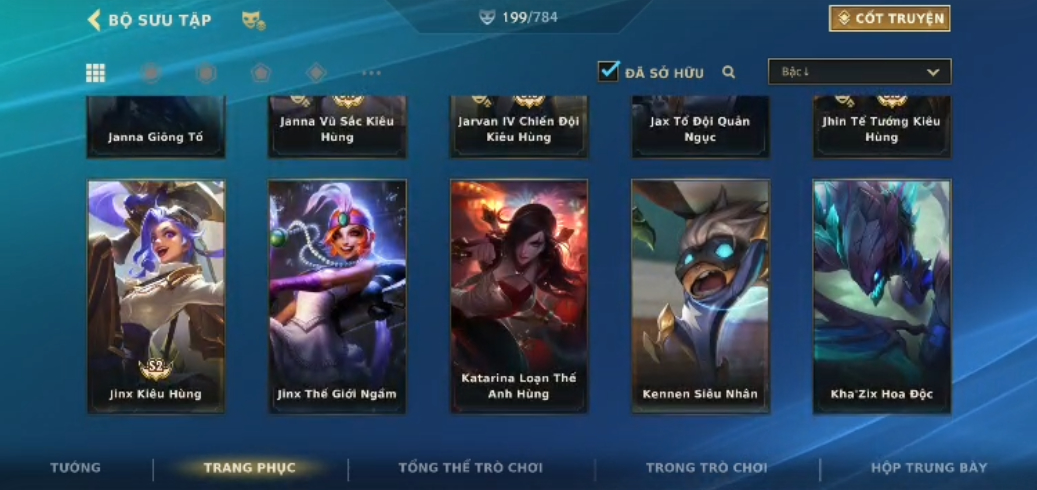Select the Jinx Kiều Hùng skin card
Viewport: 1037px width, 490px height.
click(x=156, y=296)
